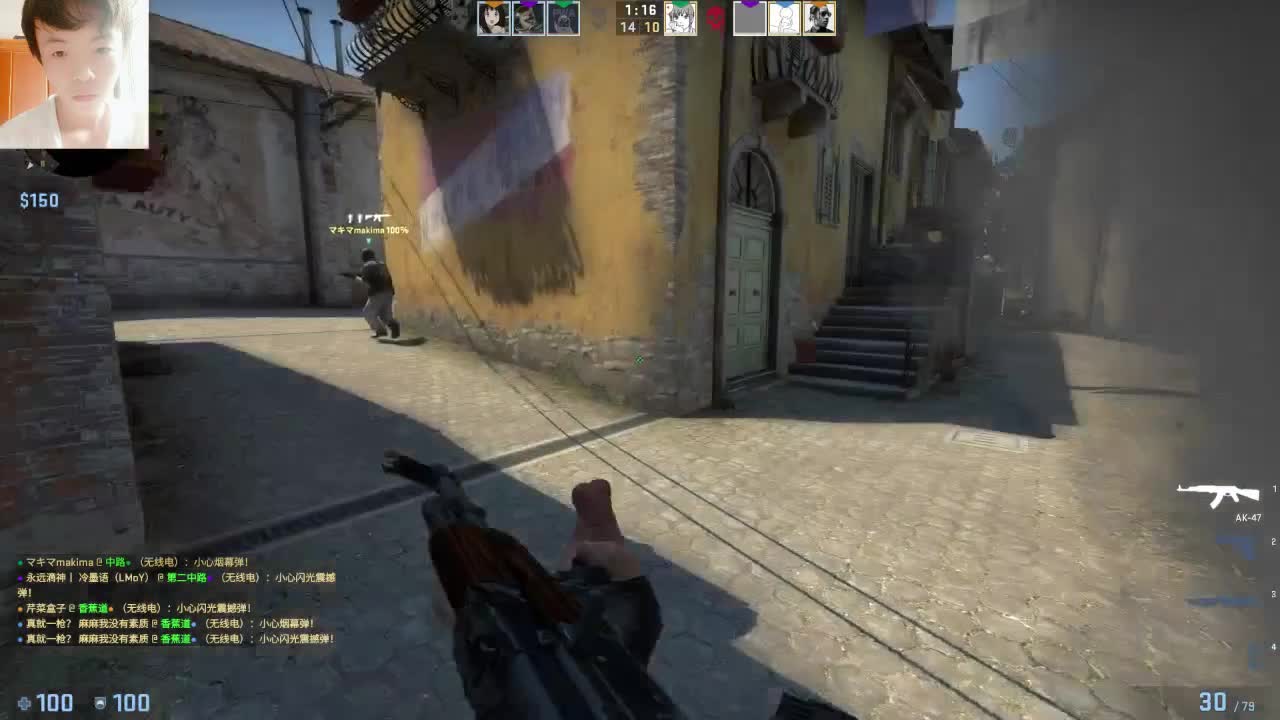The width and height of the screenshot is (1280, 720).
Task: Click the FWA logo player avatar
Action: point(564,19)
